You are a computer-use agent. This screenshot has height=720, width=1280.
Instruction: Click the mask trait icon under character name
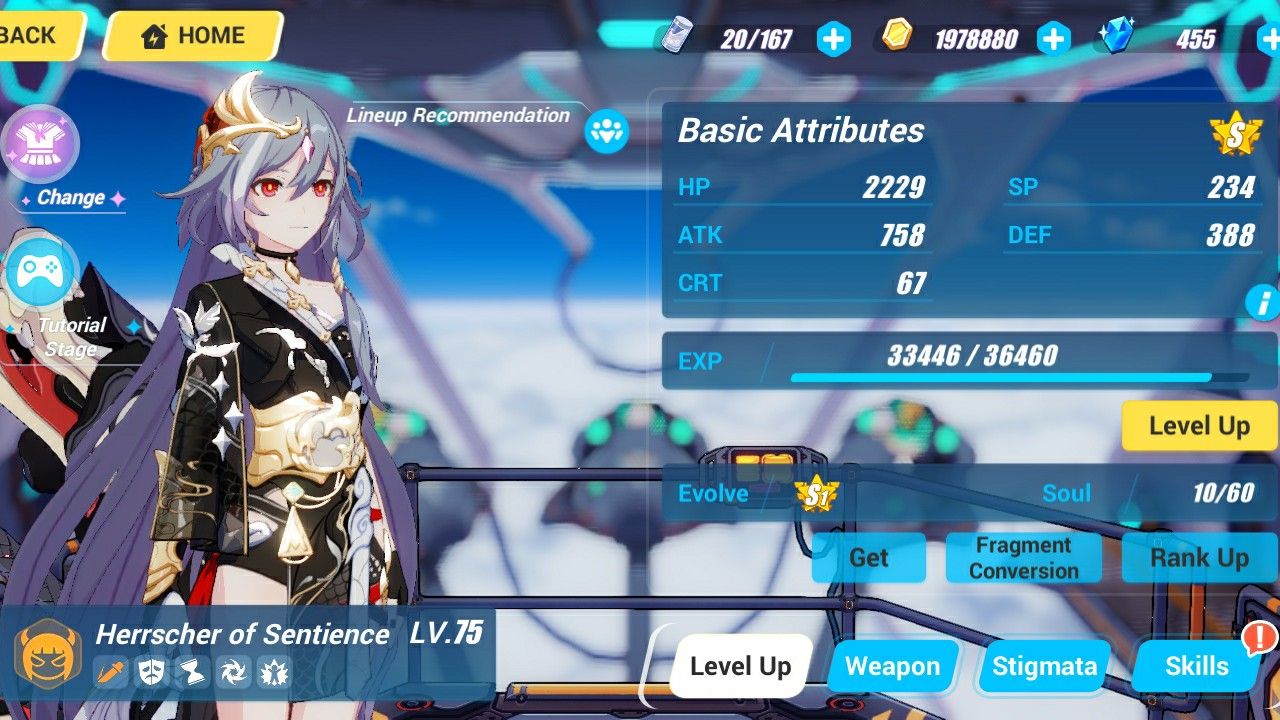tap(150, 672)
